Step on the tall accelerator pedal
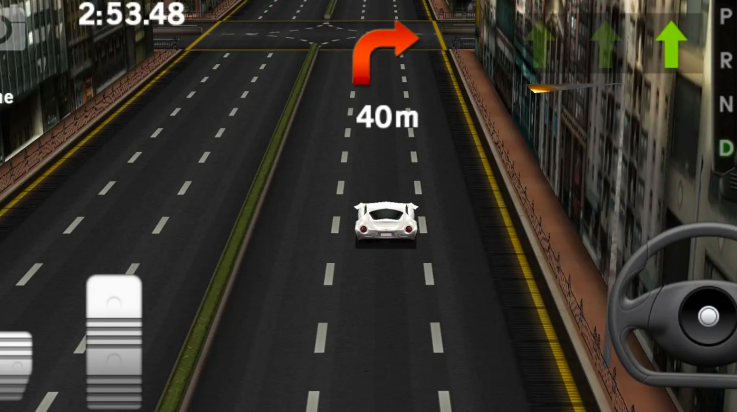The image size is (737, 412). click(113, 340)
